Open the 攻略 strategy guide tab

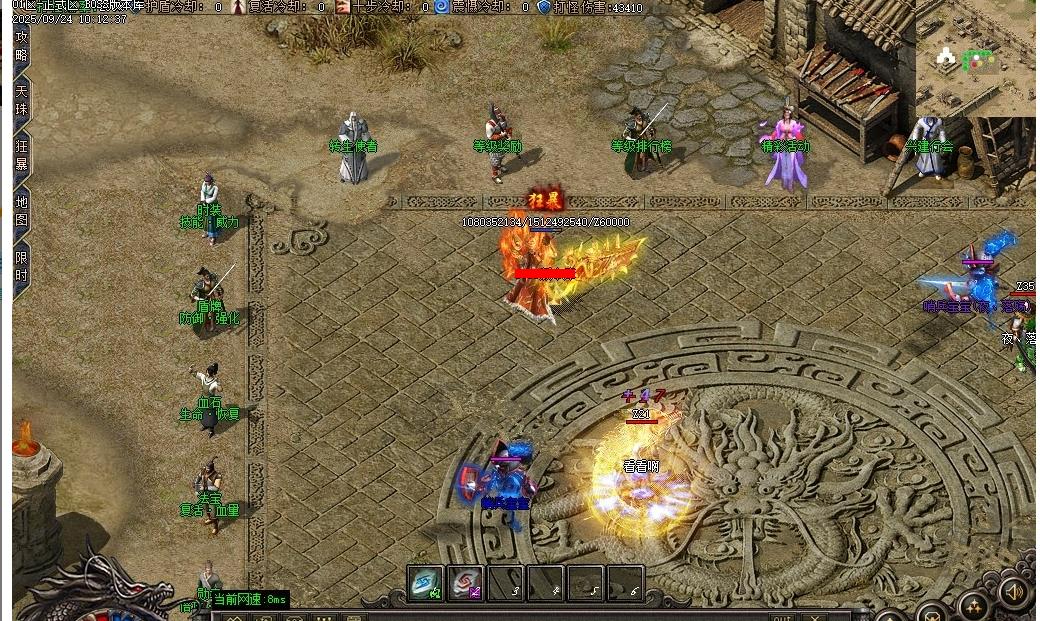tap(22, 46)
